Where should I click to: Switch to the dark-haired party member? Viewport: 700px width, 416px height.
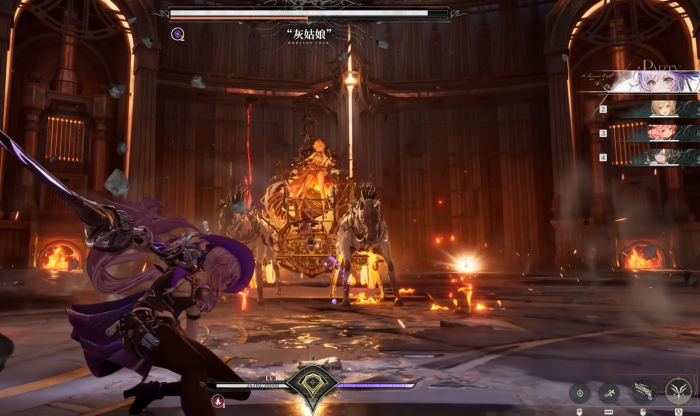[660, 156]
